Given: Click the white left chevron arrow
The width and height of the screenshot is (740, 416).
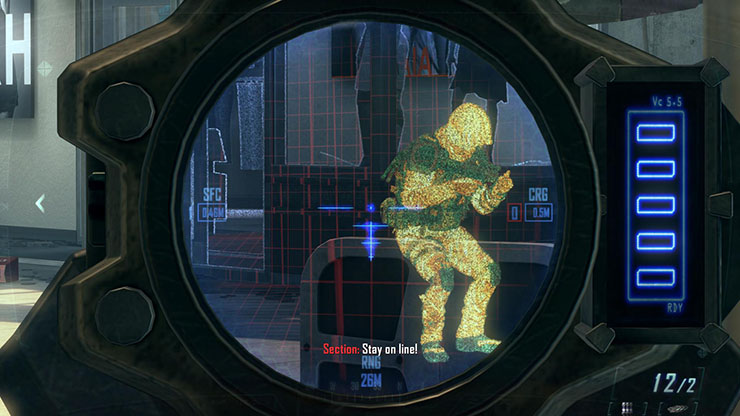Looking at the screenshot, I should [x=40, y=204].
